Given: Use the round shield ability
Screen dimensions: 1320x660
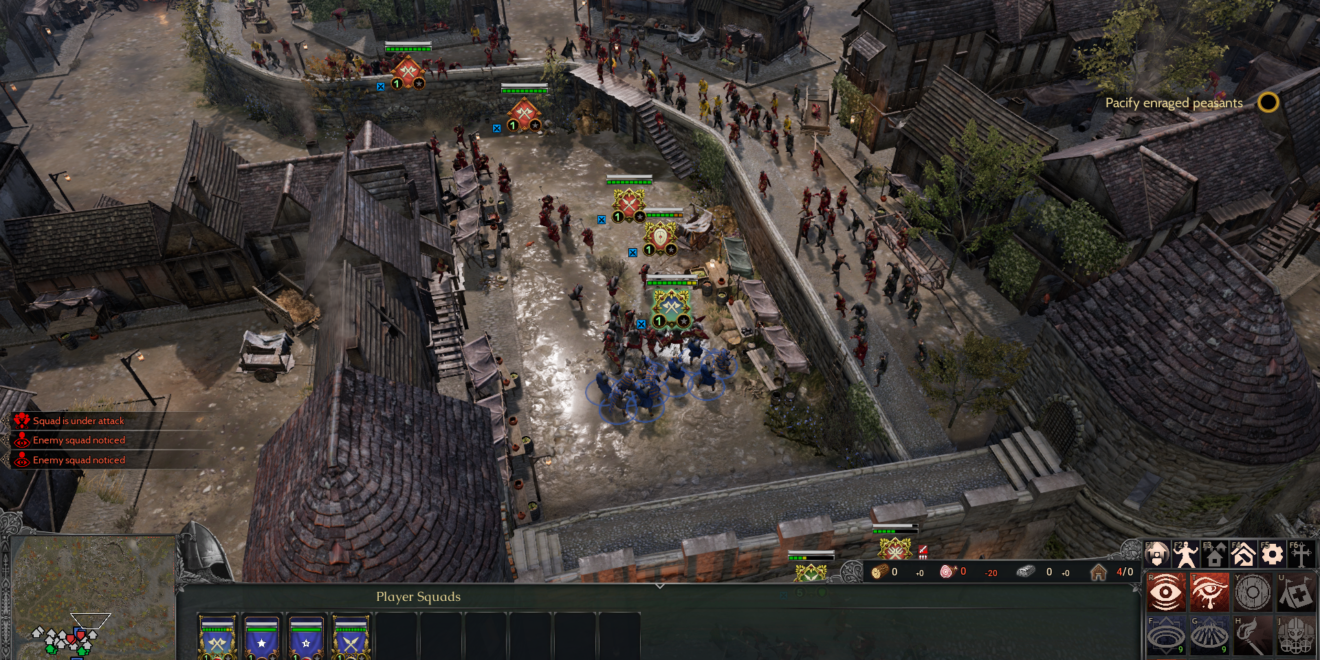Looking at the screenshot, I should (1252, 592).
